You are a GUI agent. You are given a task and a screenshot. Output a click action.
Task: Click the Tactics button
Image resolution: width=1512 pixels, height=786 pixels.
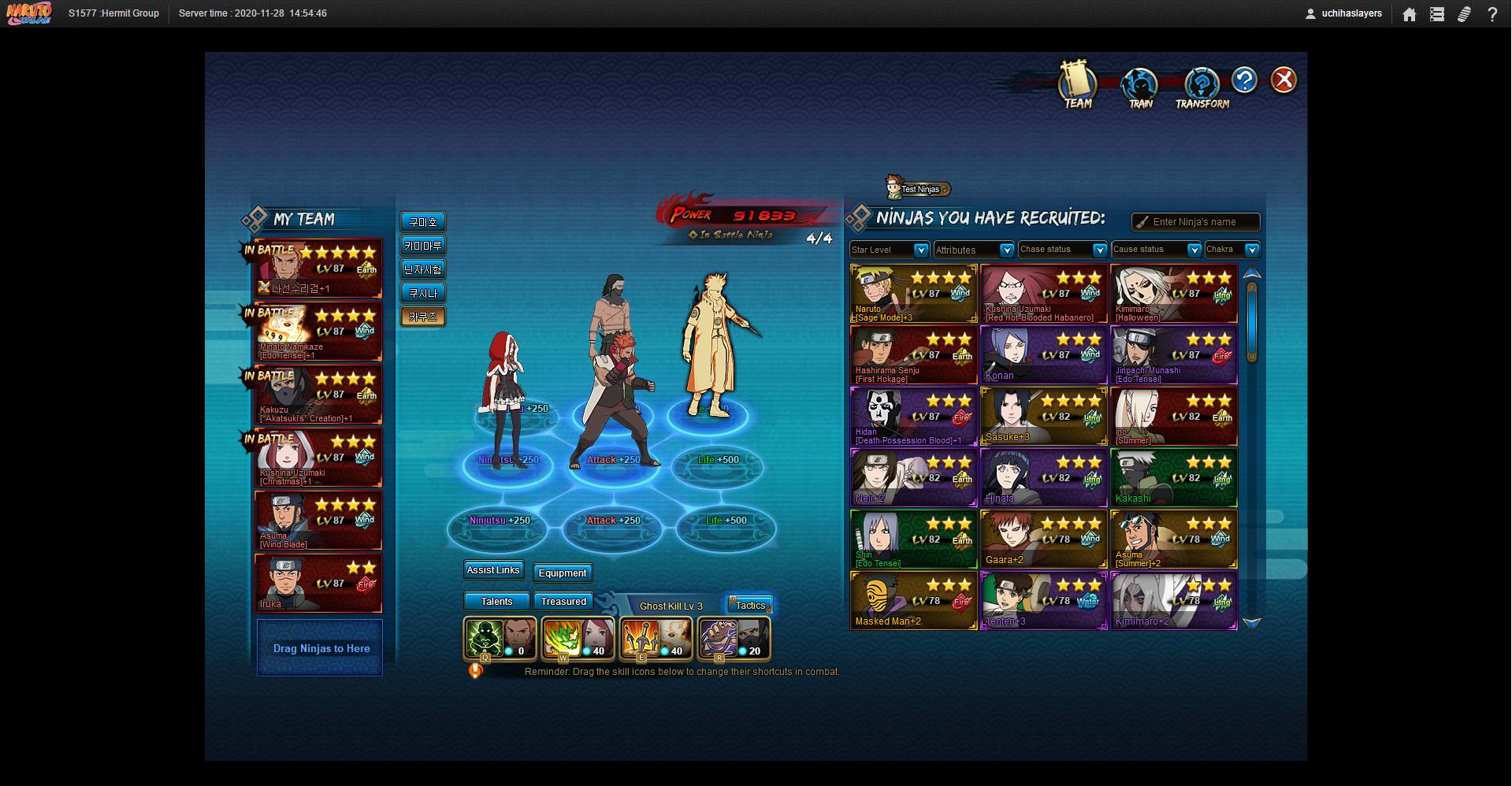tap(750, 605)
